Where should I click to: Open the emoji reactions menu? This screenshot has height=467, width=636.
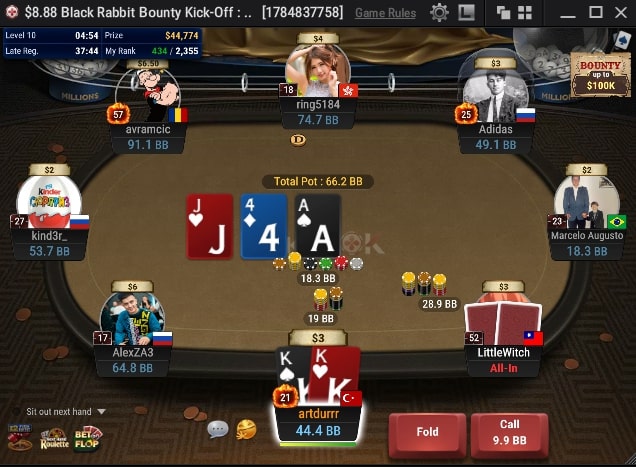pyautogui.click(x=246, y=429)
